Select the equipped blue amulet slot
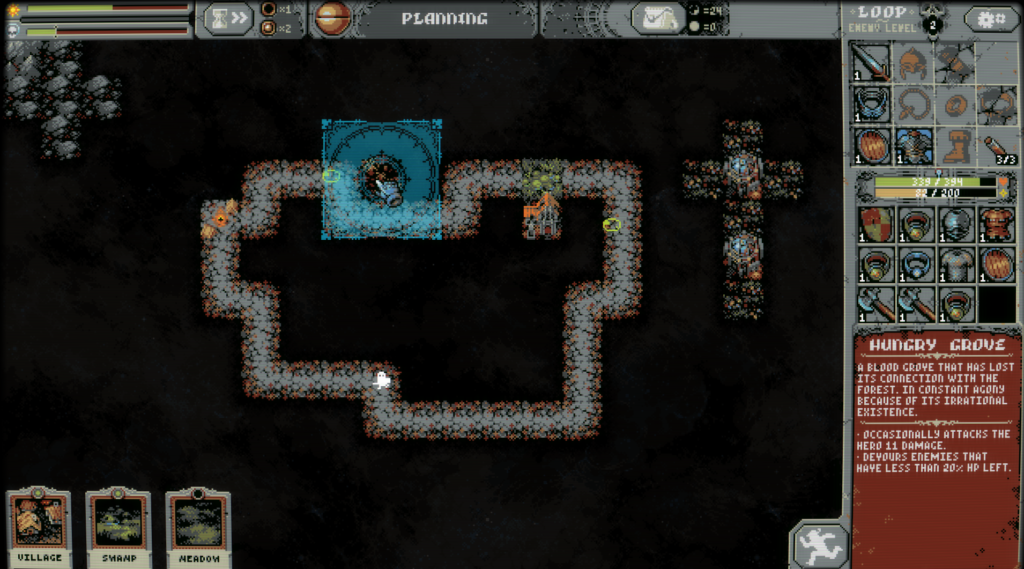 [871, 104]
